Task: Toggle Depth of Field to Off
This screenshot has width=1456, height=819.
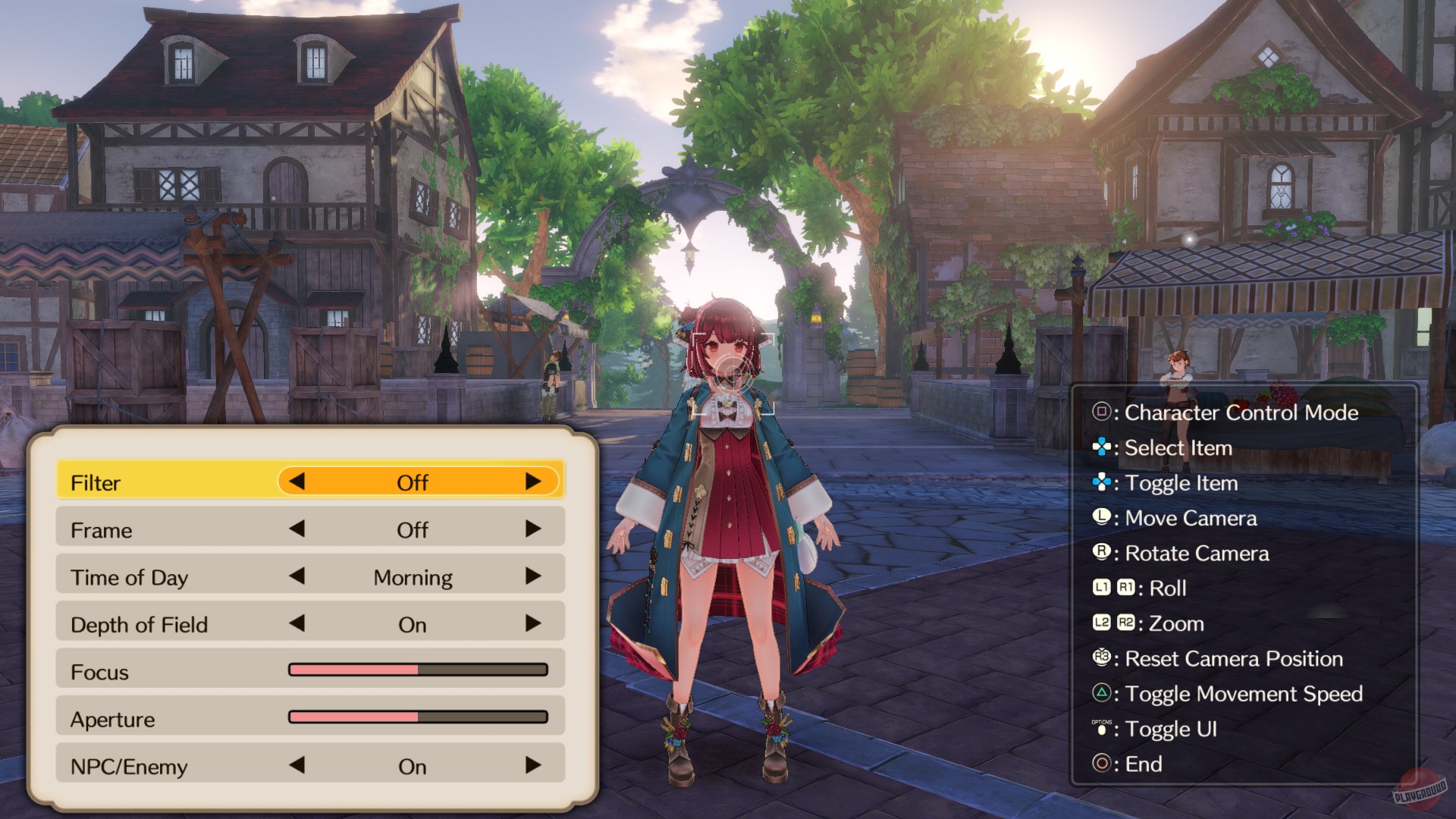Action: click(535, 624)
